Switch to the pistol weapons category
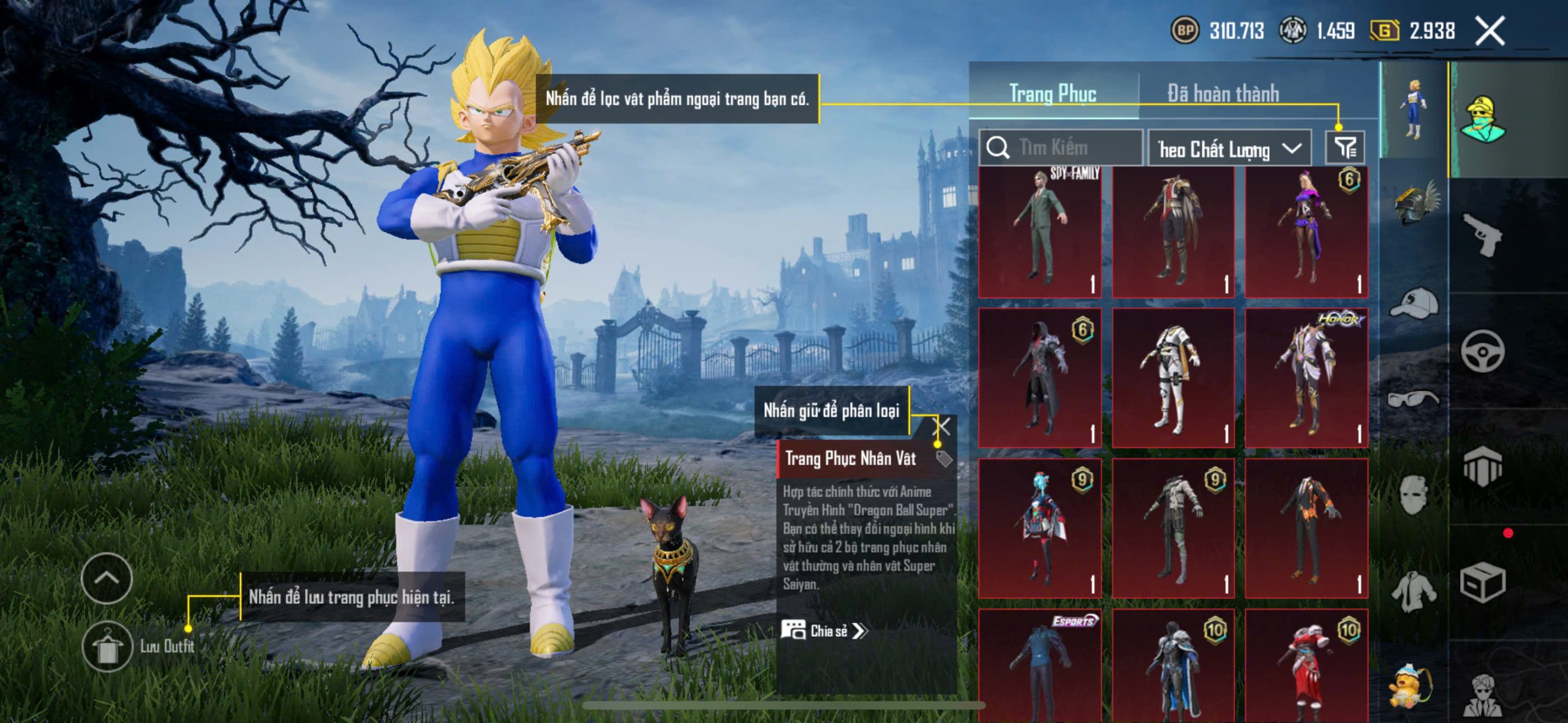Viewport: 1568px width, 723px height. coord(1482,234)
